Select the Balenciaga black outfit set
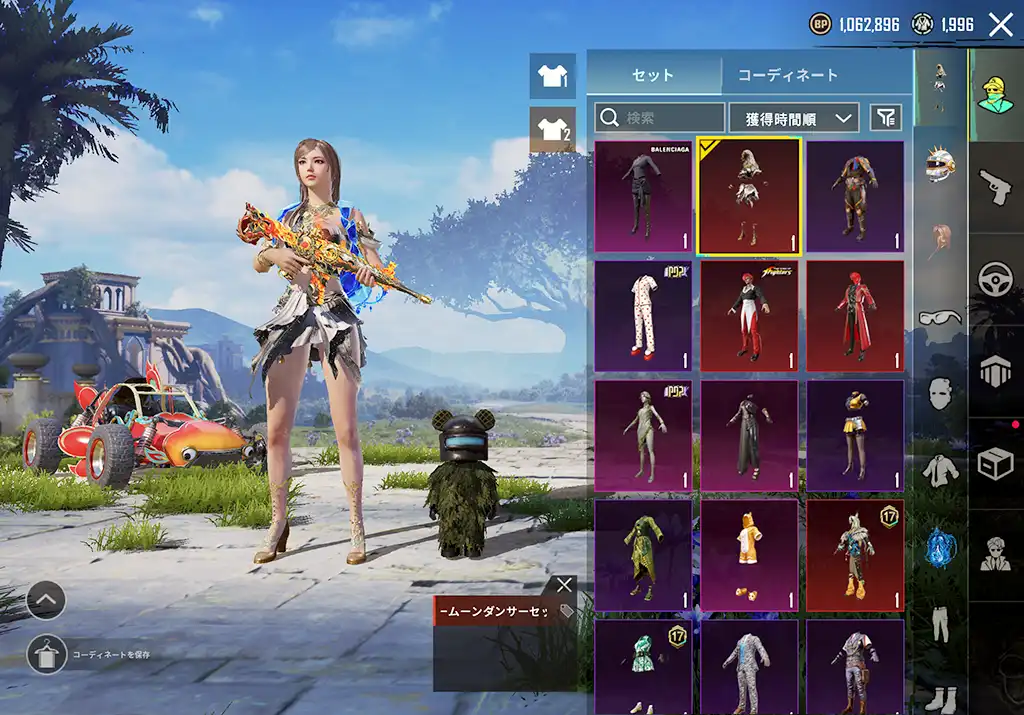This screenshot has height=715, width=1024. coord(644,196)
